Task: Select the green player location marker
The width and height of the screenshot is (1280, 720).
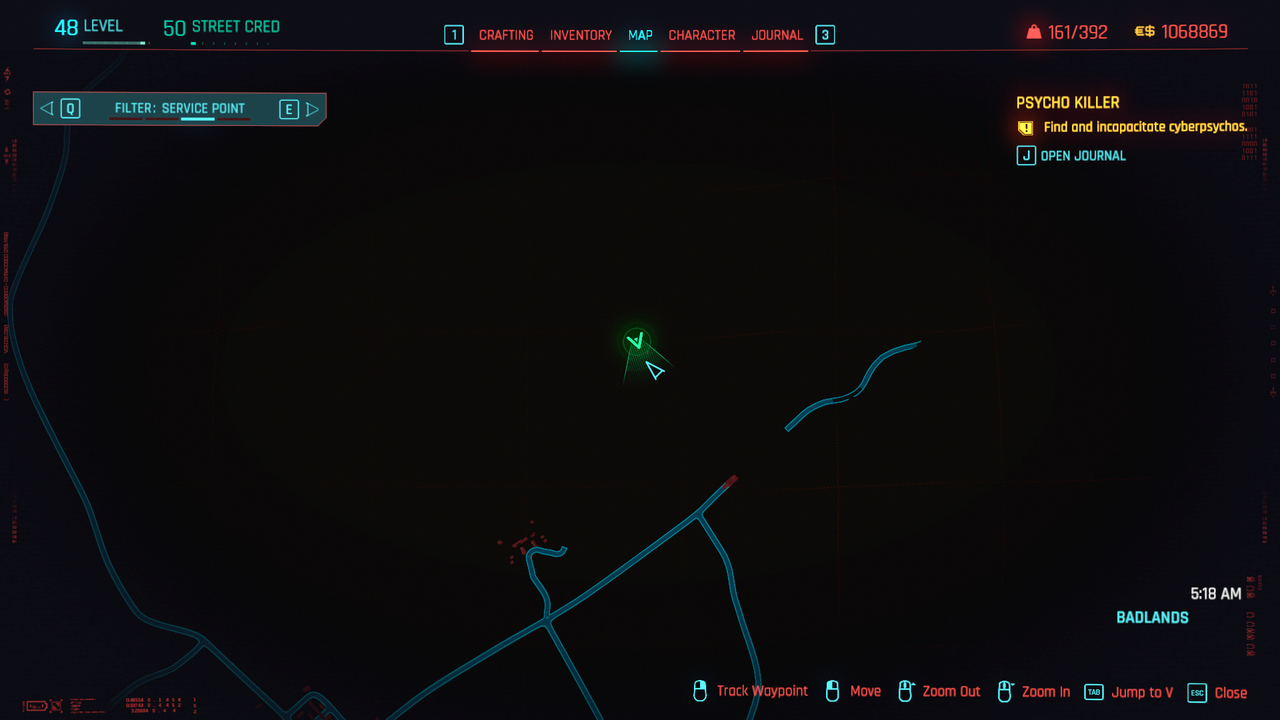Action: pos(636,342)
